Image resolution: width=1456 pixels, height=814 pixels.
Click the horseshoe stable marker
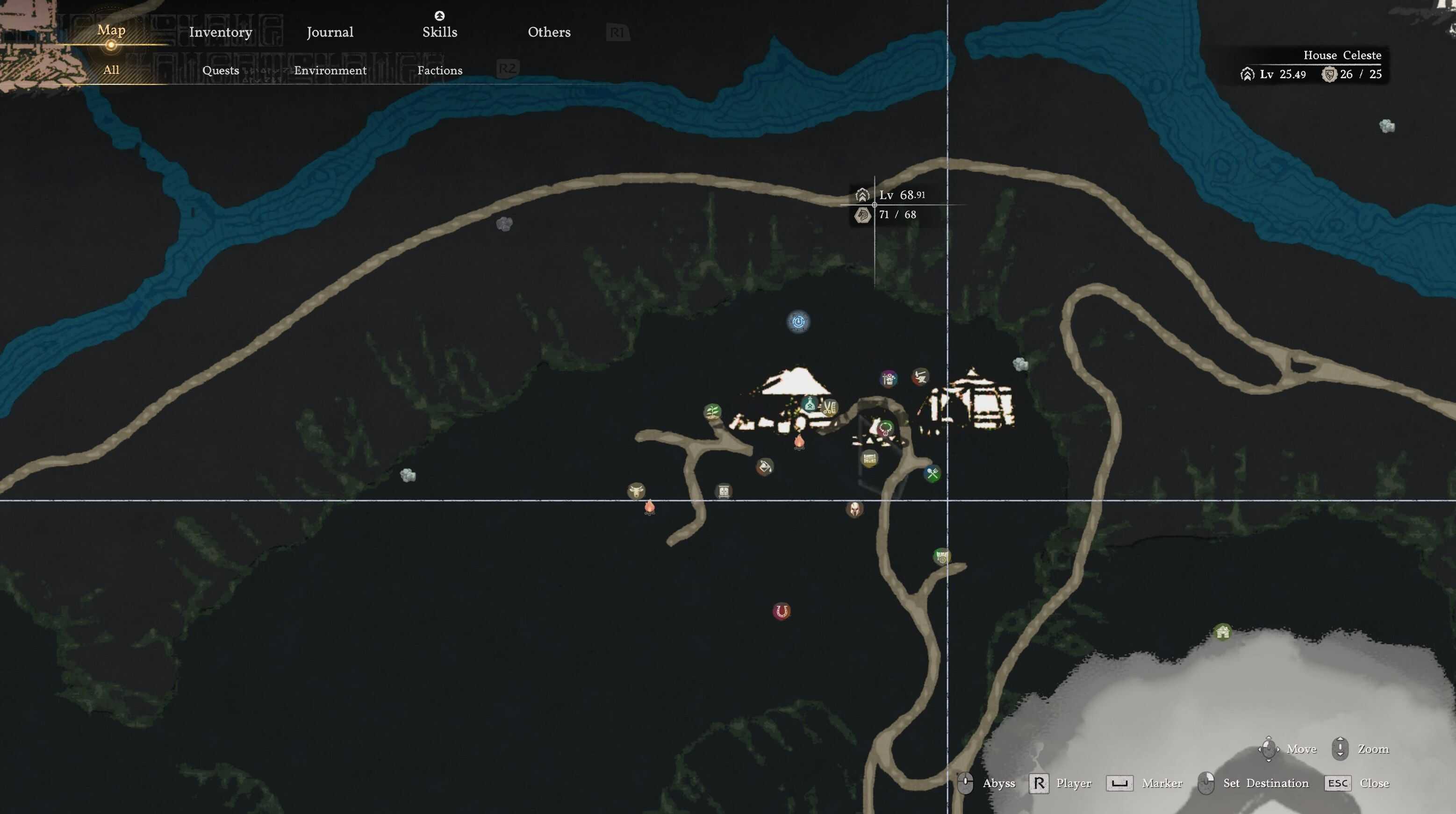point(782,611)
